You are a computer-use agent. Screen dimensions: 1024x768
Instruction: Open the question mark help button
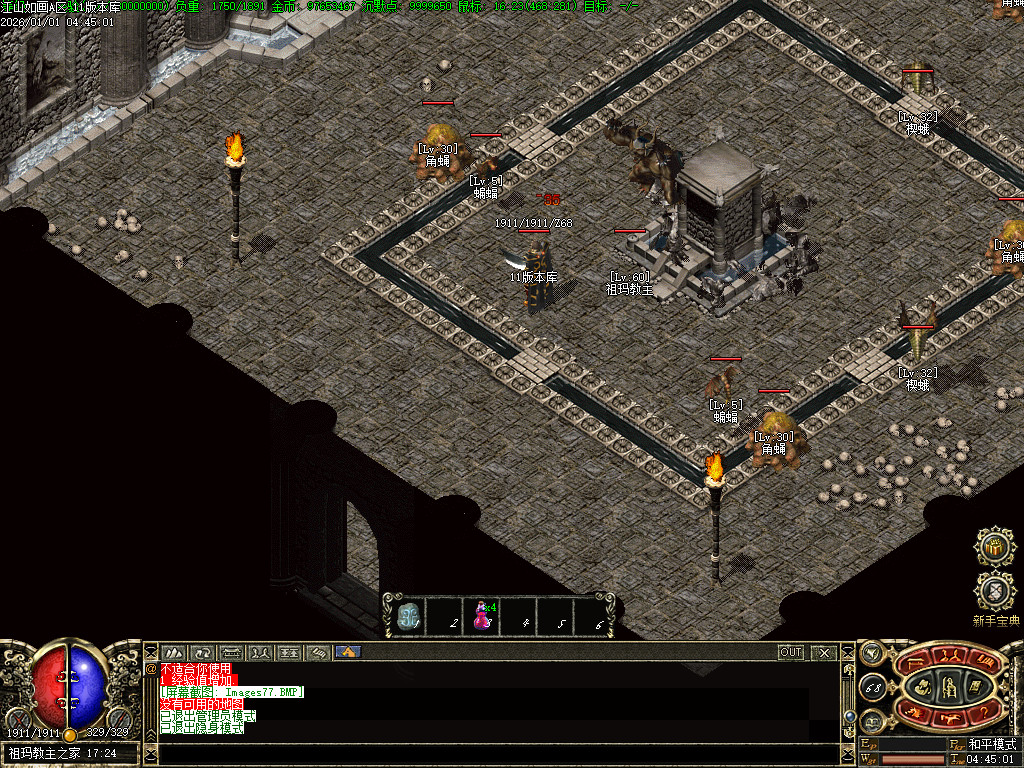click(983, 711)
